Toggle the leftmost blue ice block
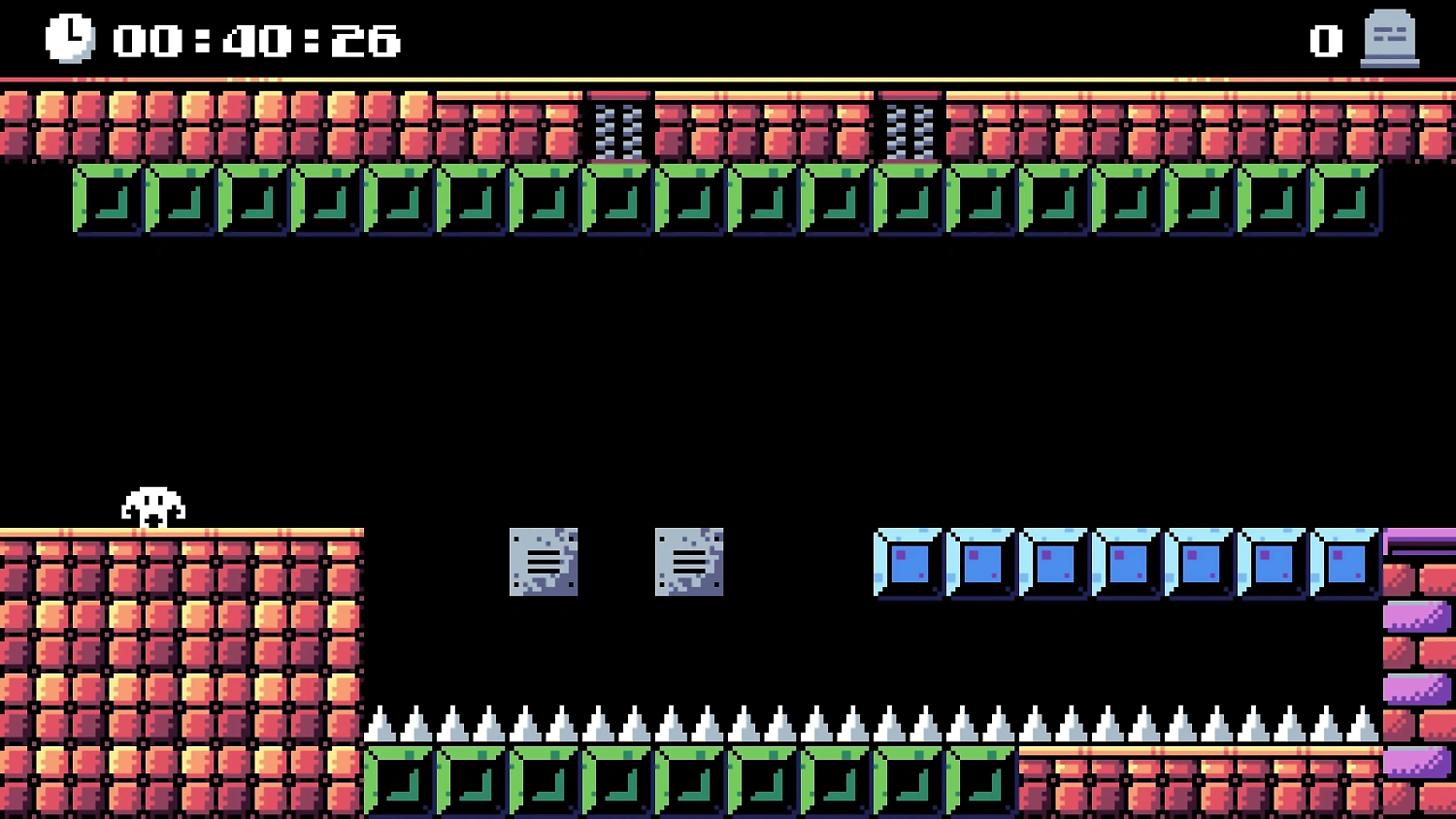 (908, 563)
